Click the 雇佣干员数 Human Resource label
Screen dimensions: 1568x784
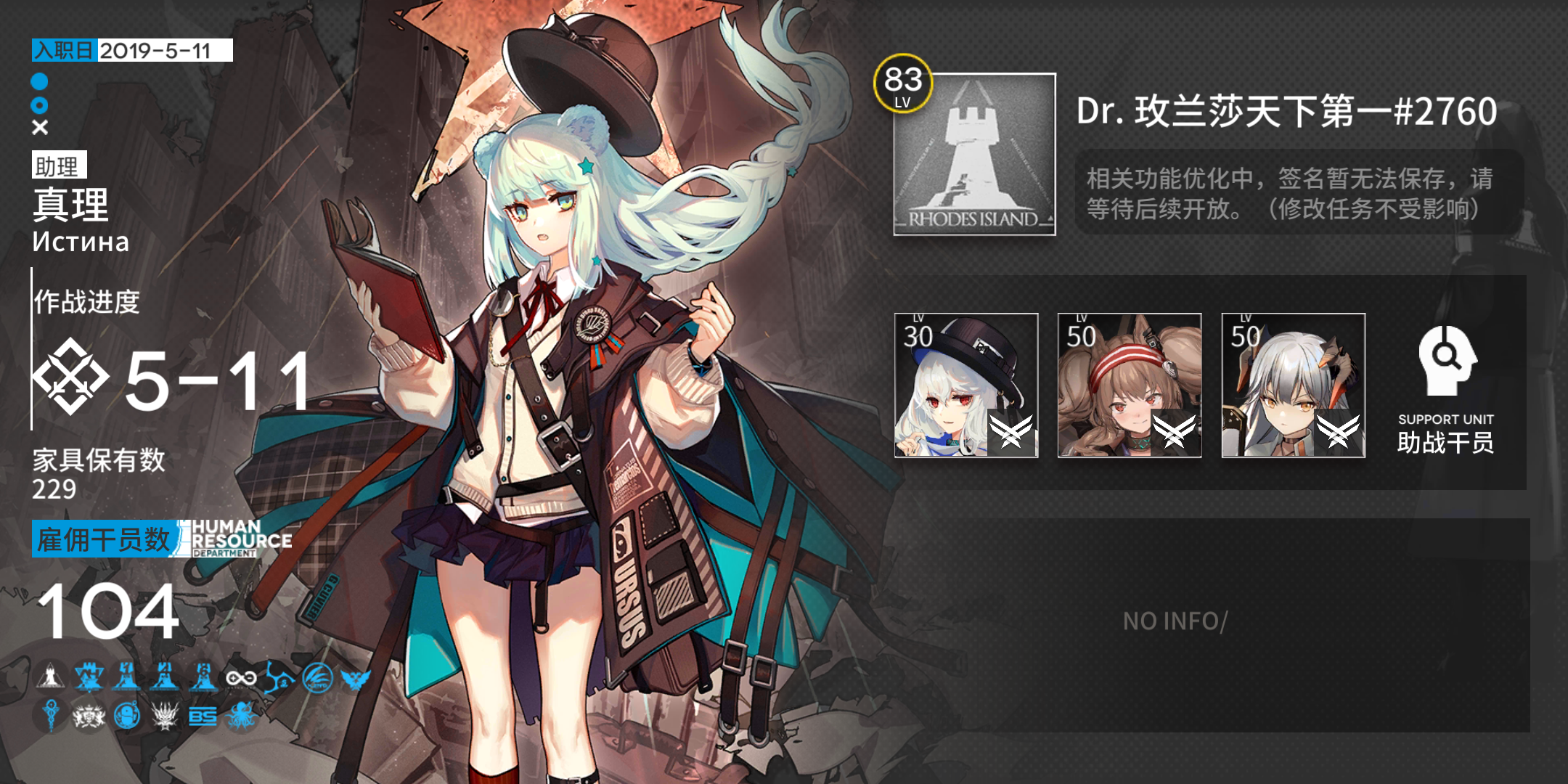(104, 539)
